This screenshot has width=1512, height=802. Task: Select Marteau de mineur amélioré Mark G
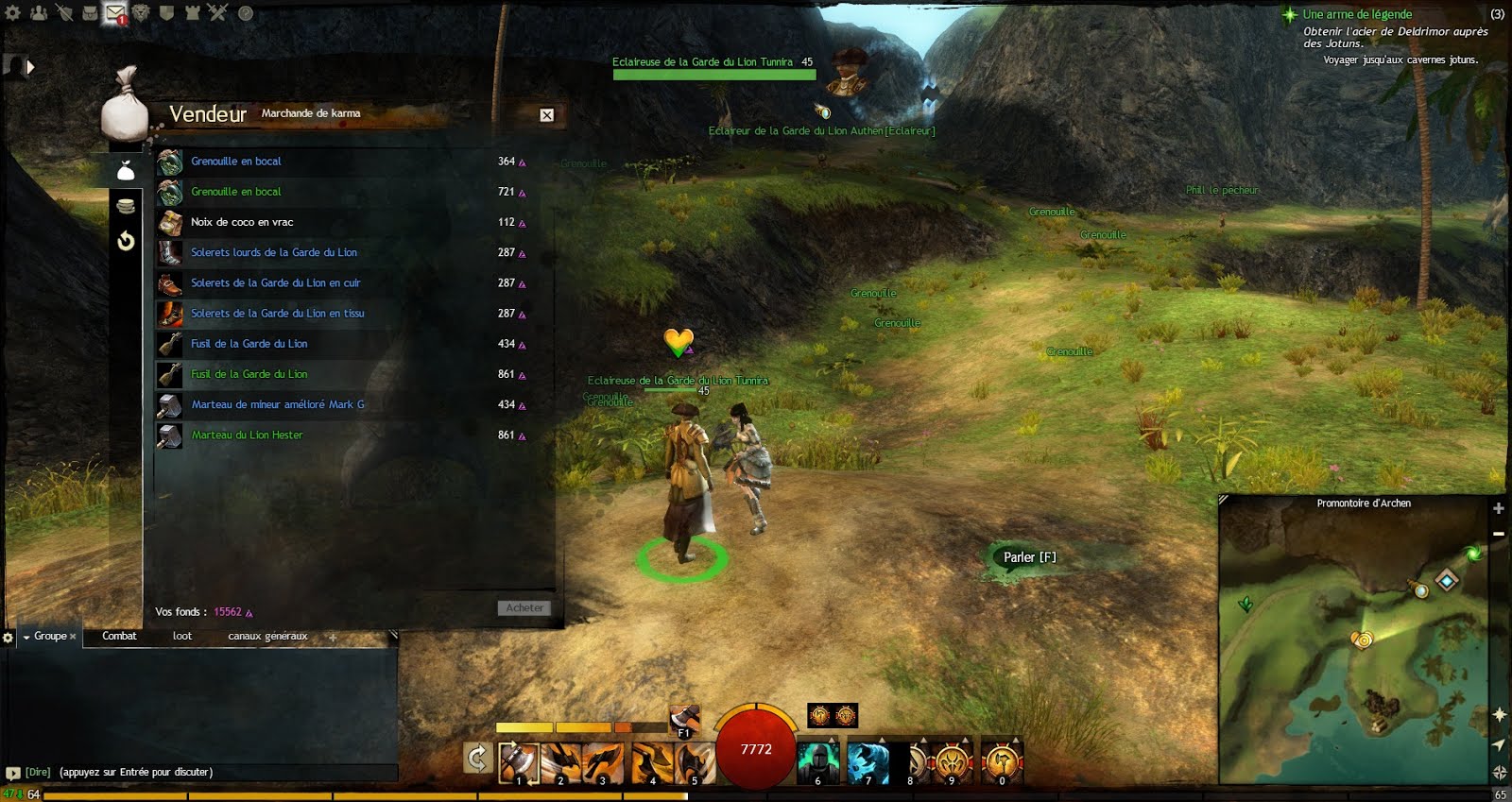pyautogui.click(x=277, y=404)
